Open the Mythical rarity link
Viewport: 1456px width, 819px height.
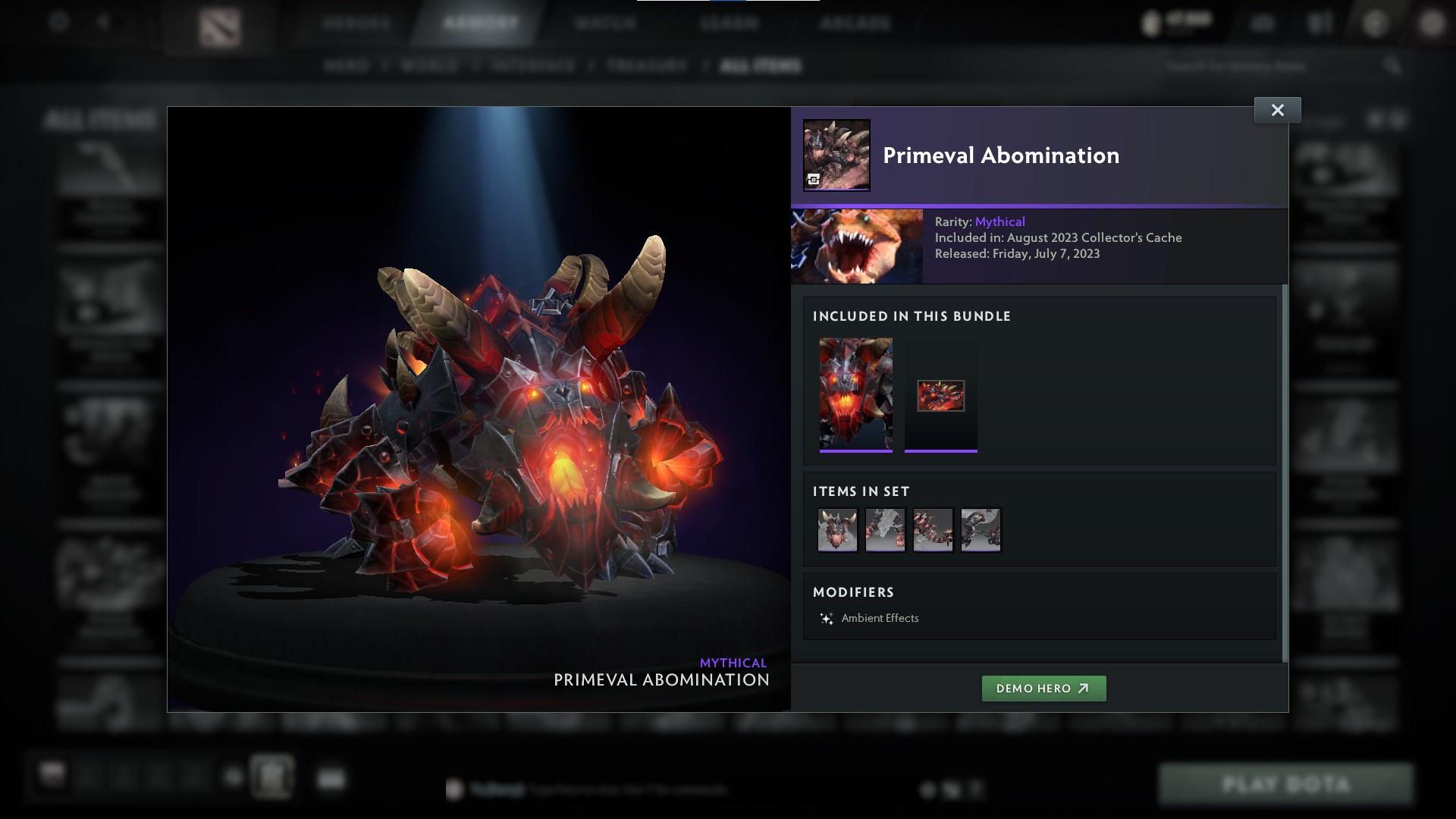coord(999,221)
